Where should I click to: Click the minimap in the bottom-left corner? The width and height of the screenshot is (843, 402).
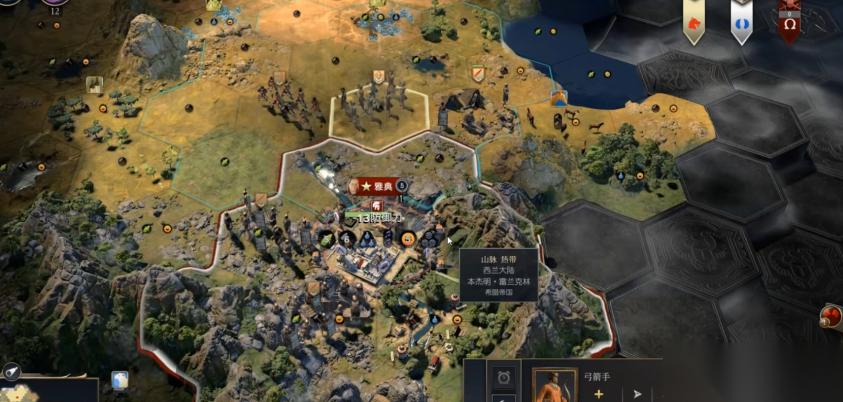pyautogui.click(x=45, y=391)
